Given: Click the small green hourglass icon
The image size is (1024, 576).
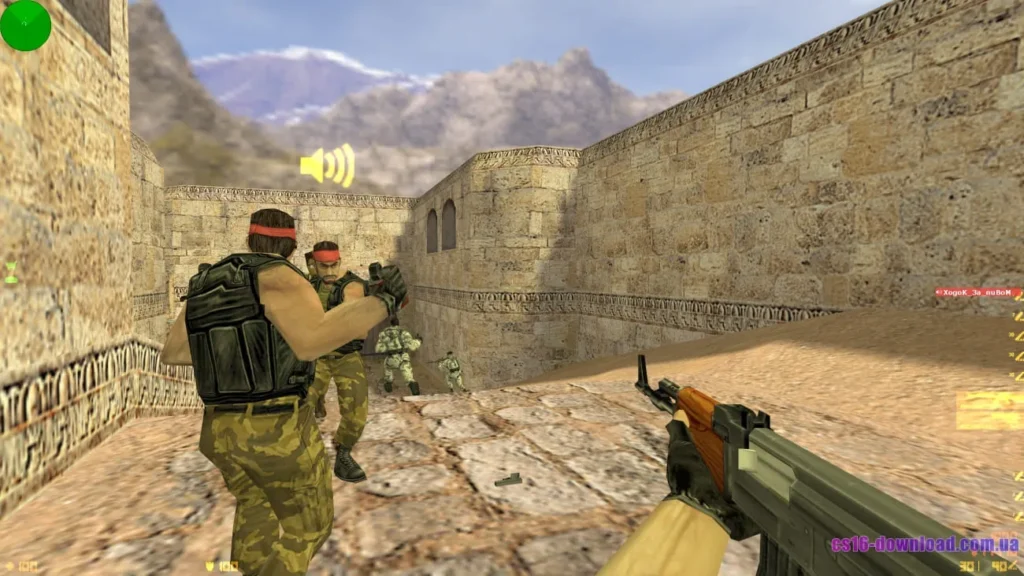Looking at the screenshot, I should point(11,272).
